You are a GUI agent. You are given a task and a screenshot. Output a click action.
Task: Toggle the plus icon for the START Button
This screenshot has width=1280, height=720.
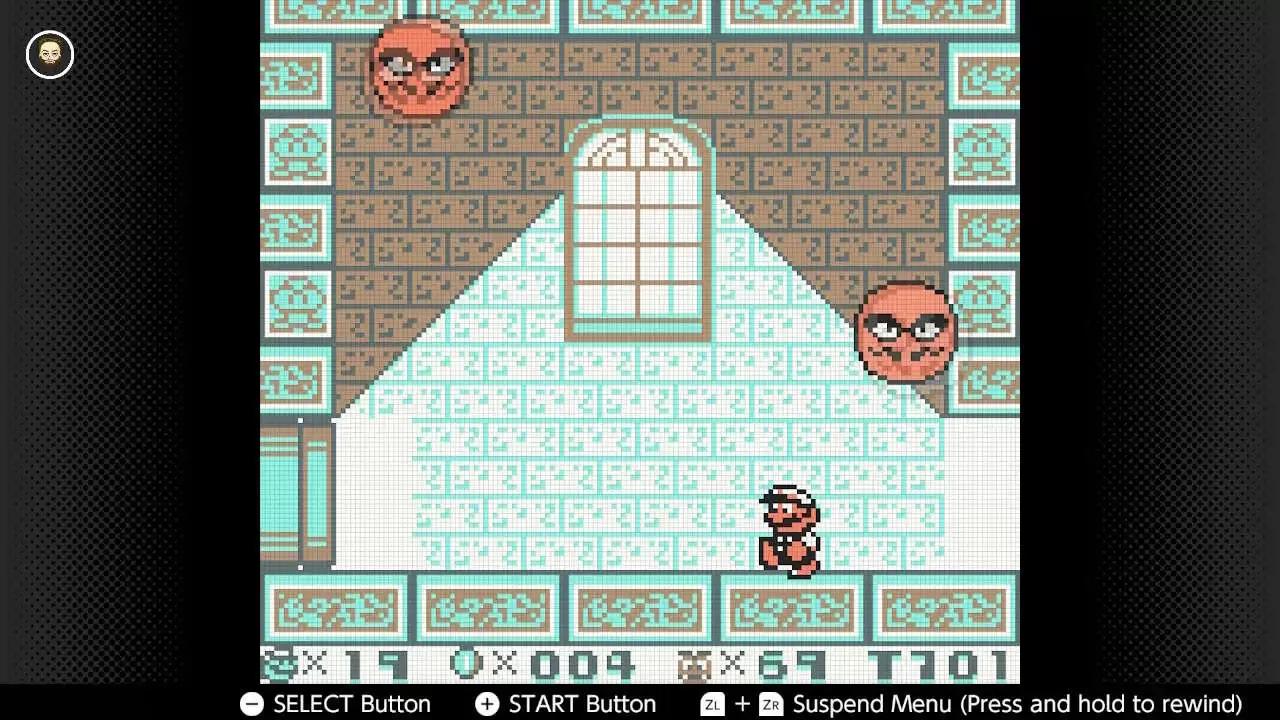[487, 704]
